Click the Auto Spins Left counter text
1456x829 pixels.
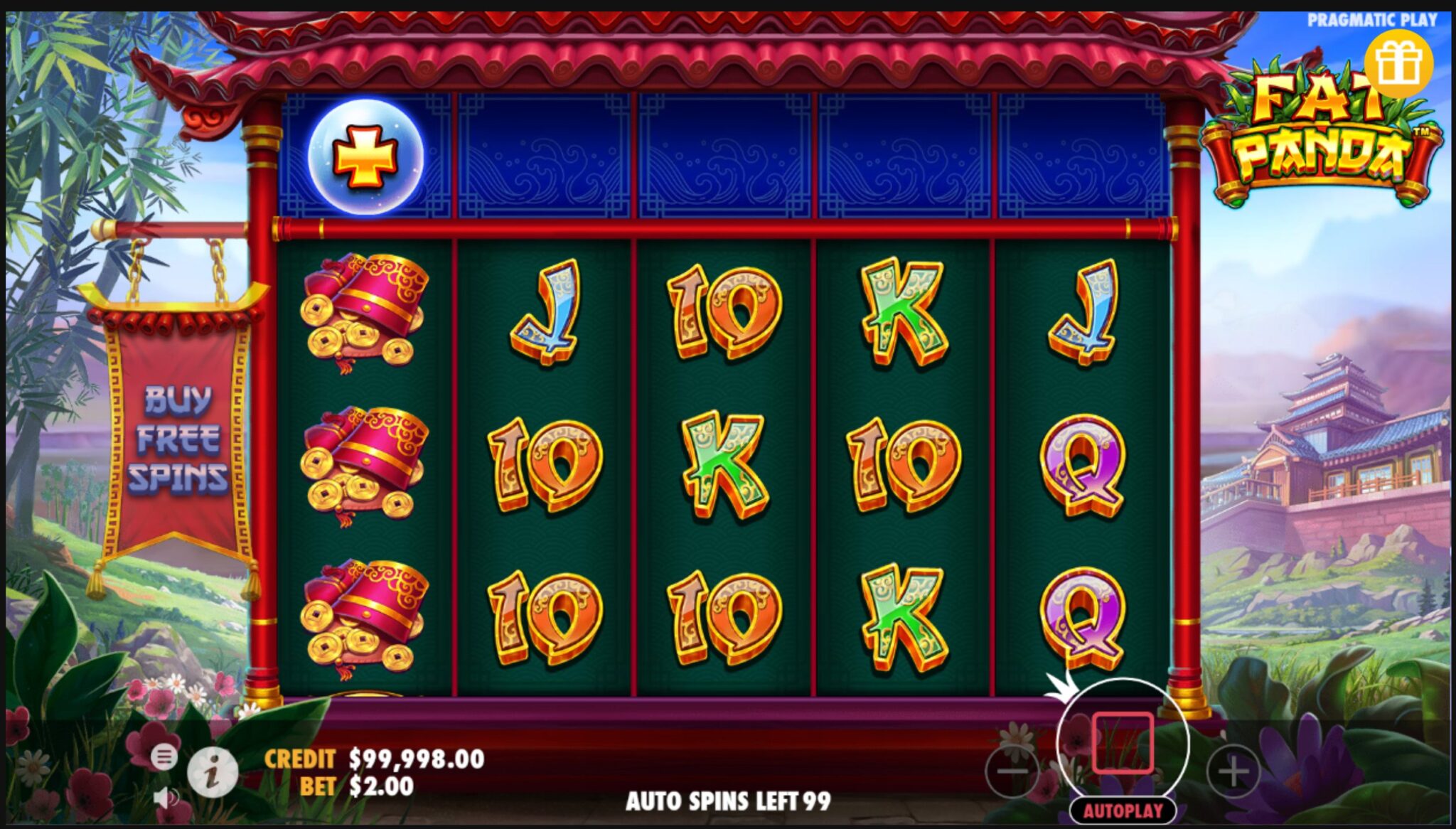pyautogui.click(x=727, y=800)
